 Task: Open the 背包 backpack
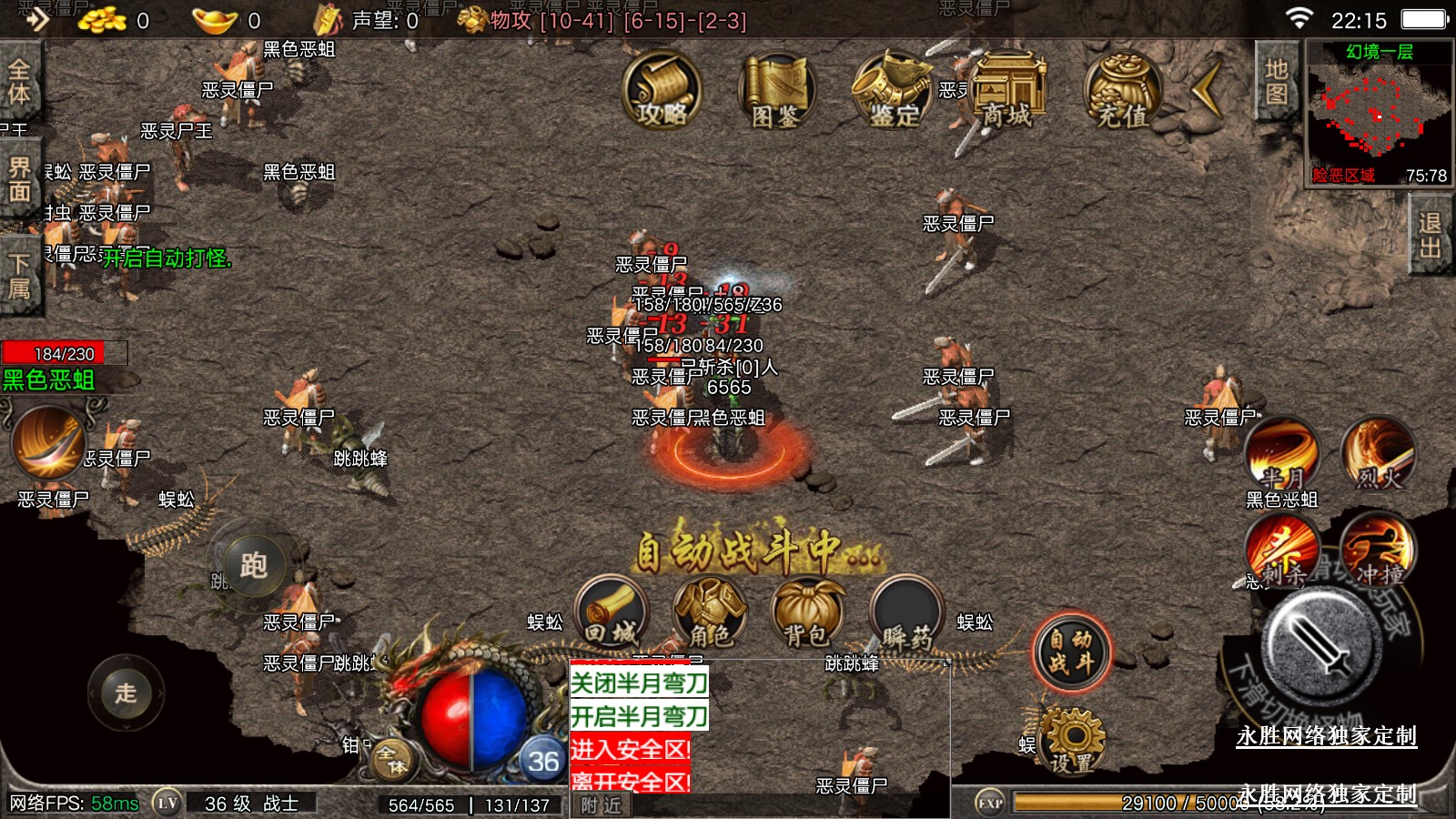807,613
